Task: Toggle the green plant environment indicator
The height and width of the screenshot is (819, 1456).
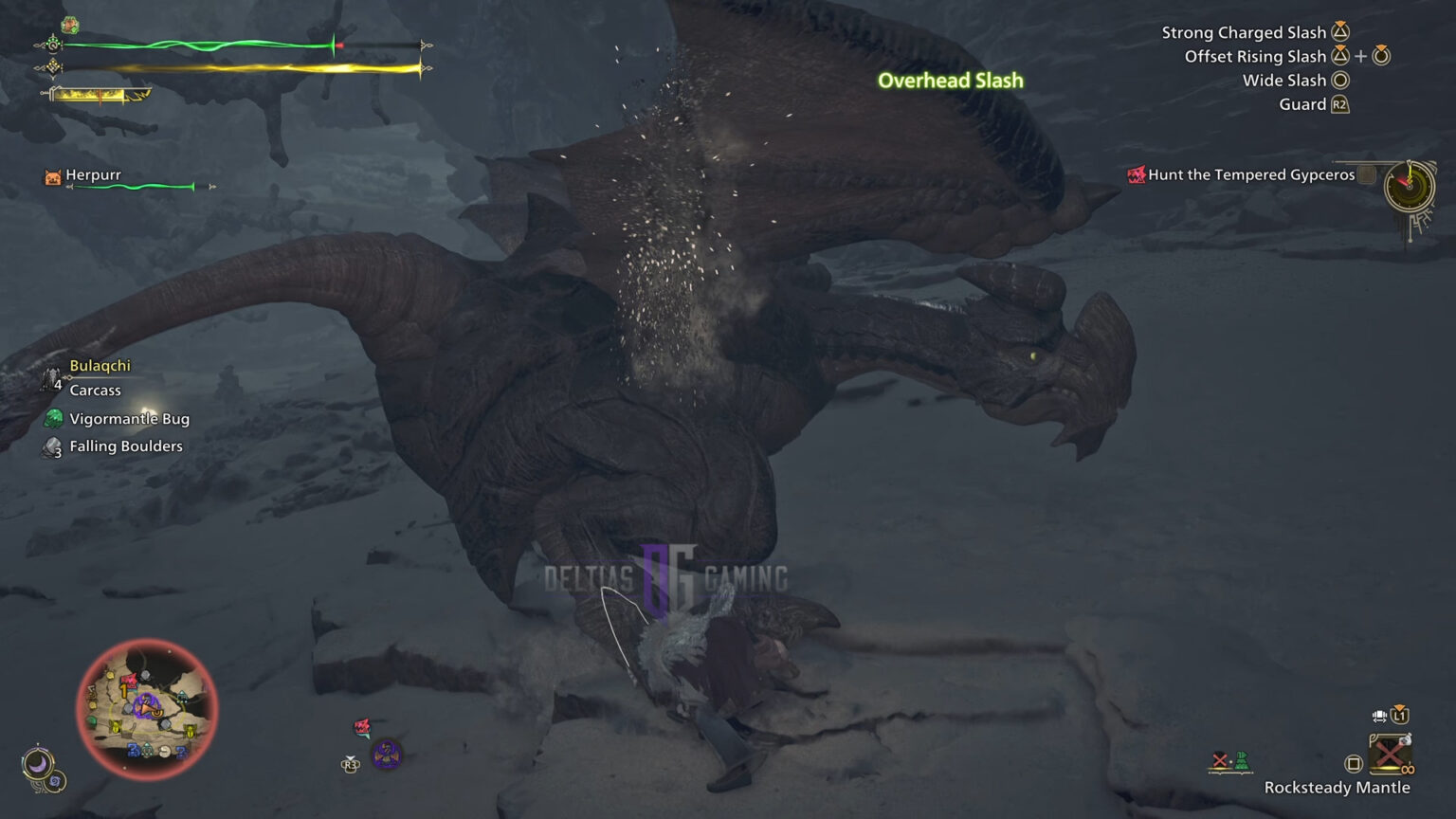Action: point(1242,761)
